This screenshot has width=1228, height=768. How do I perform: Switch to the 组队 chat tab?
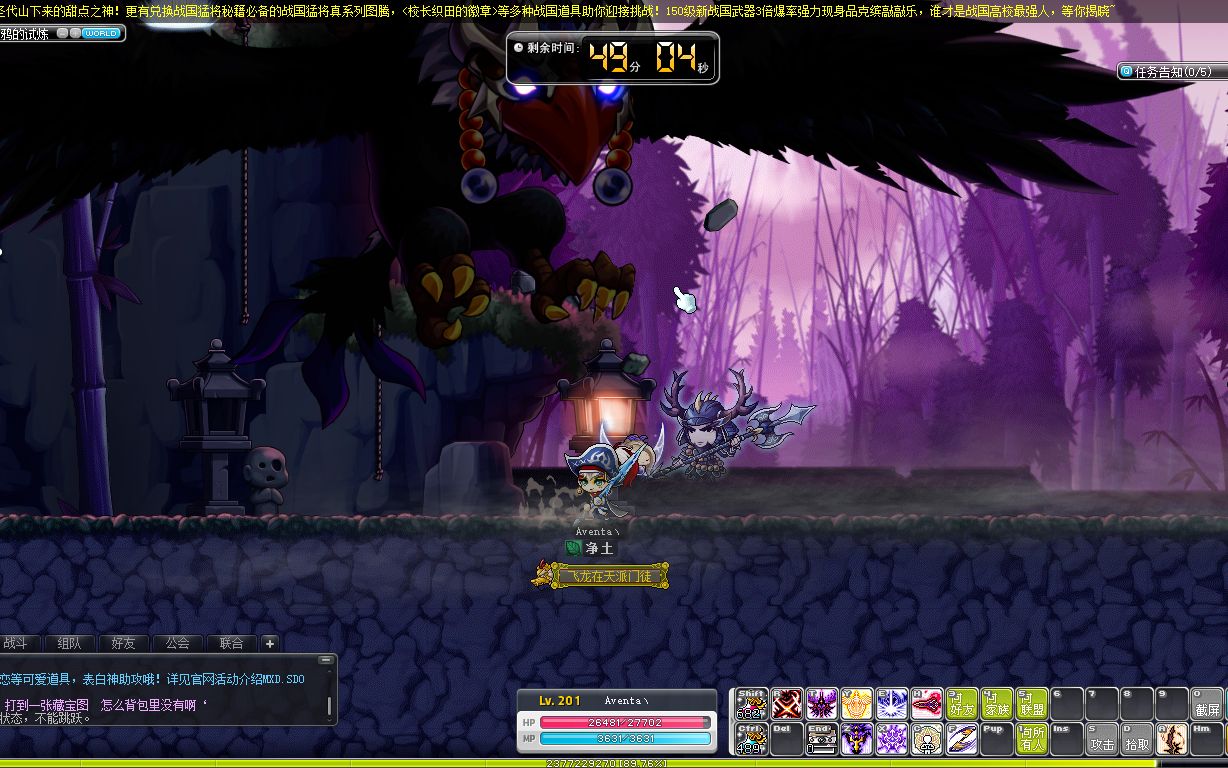tap(70, 643)
